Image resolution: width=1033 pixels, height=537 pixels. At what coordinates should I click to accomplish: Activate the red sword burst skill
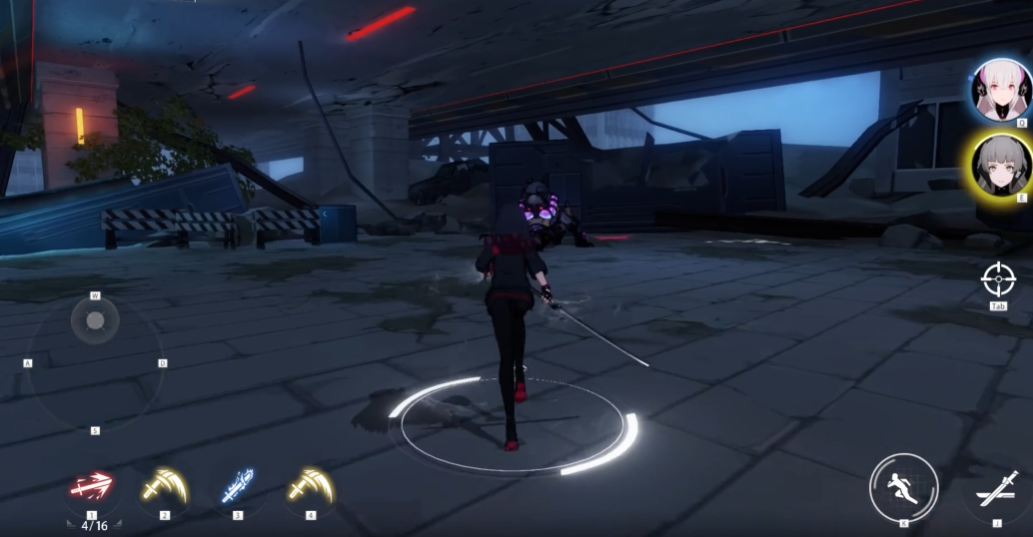click(91, 487)
